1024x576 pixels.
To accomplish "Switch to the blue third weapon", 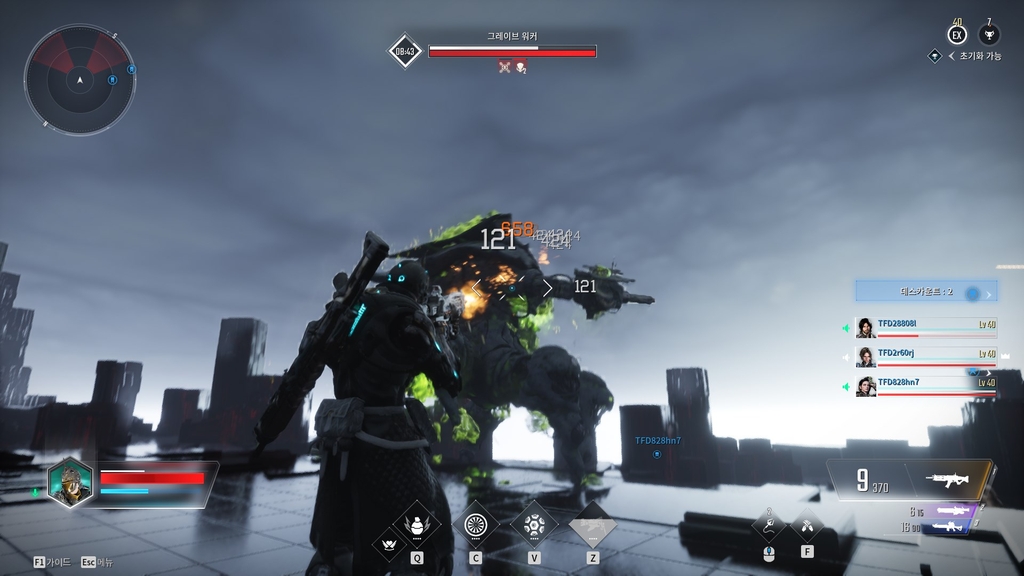I will point(950,527).
